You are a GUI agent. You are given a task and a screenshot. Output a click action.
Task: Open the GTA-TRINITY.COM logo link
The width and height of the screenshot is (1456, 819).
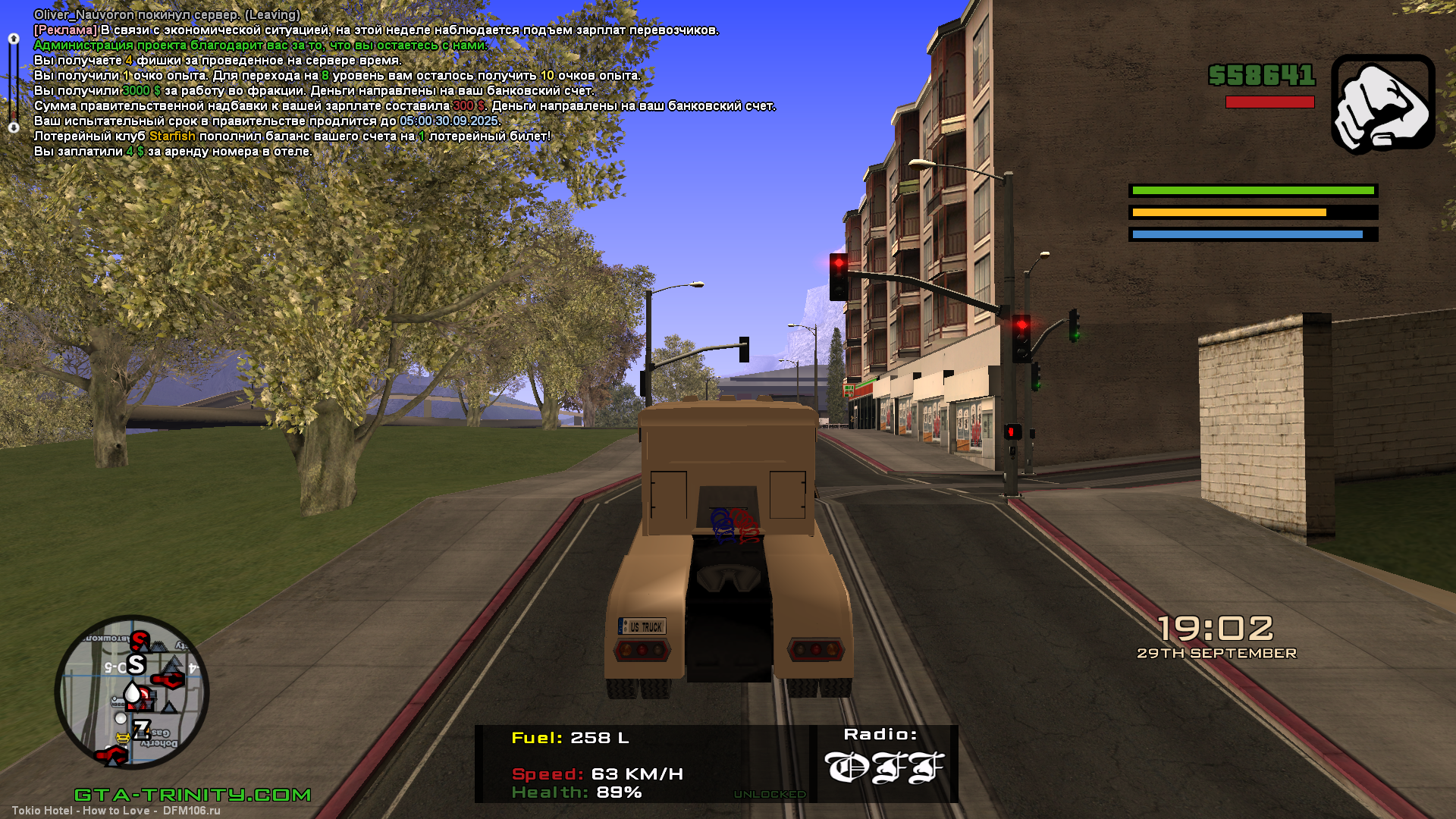click(193, 794)
